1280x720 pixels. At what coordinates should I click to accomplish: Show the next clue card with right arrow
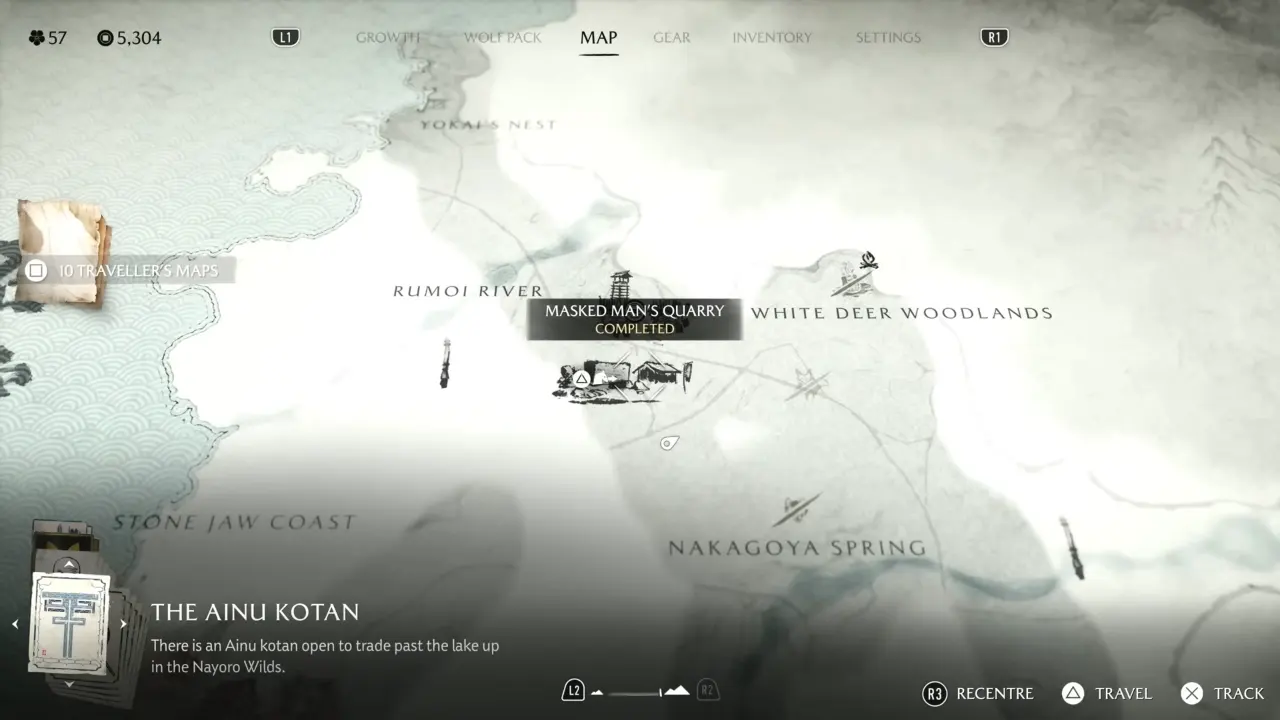point(123,624)
